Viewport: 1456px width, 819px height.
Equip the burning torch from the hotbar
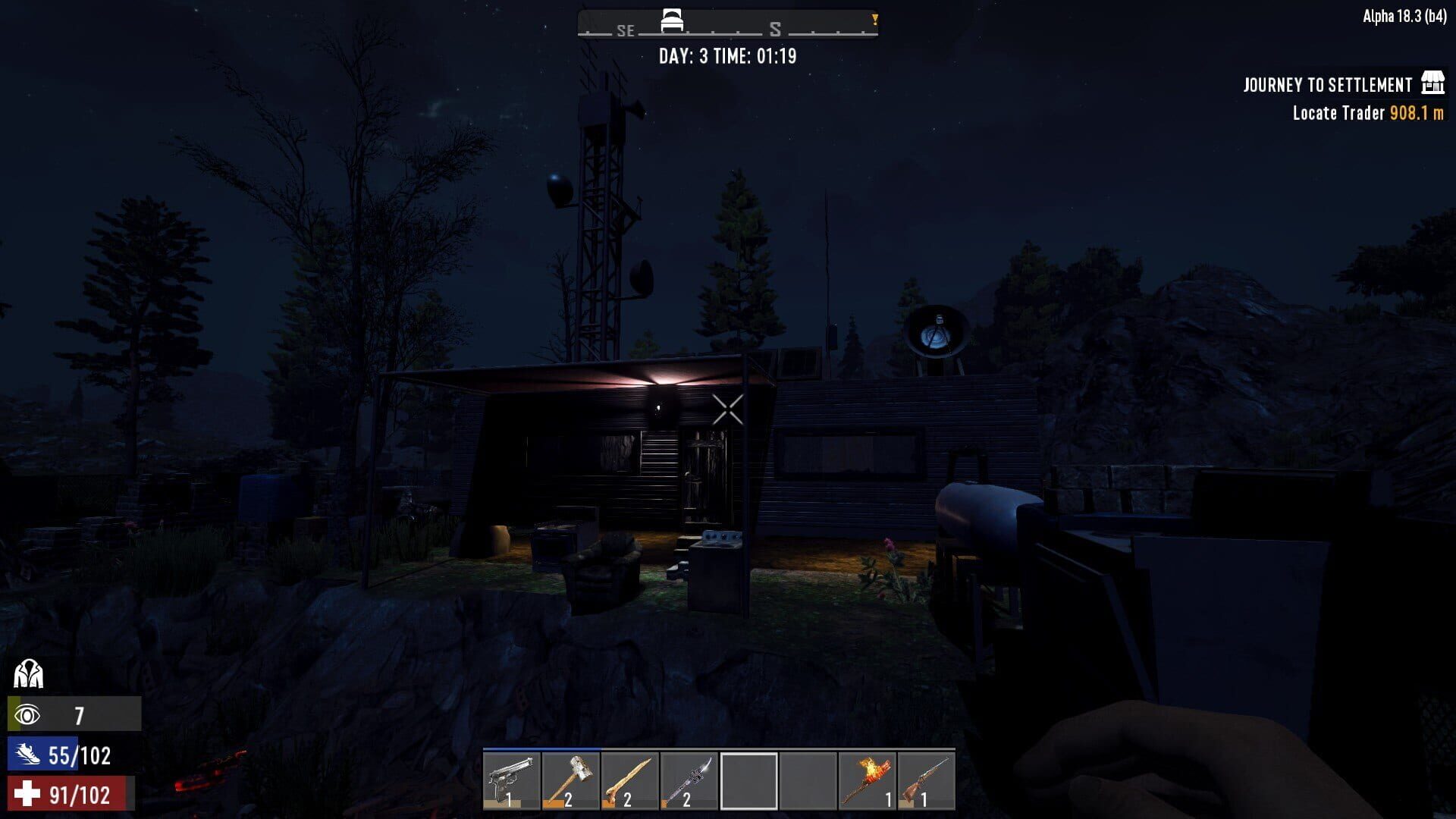click(x=868, y=779)
